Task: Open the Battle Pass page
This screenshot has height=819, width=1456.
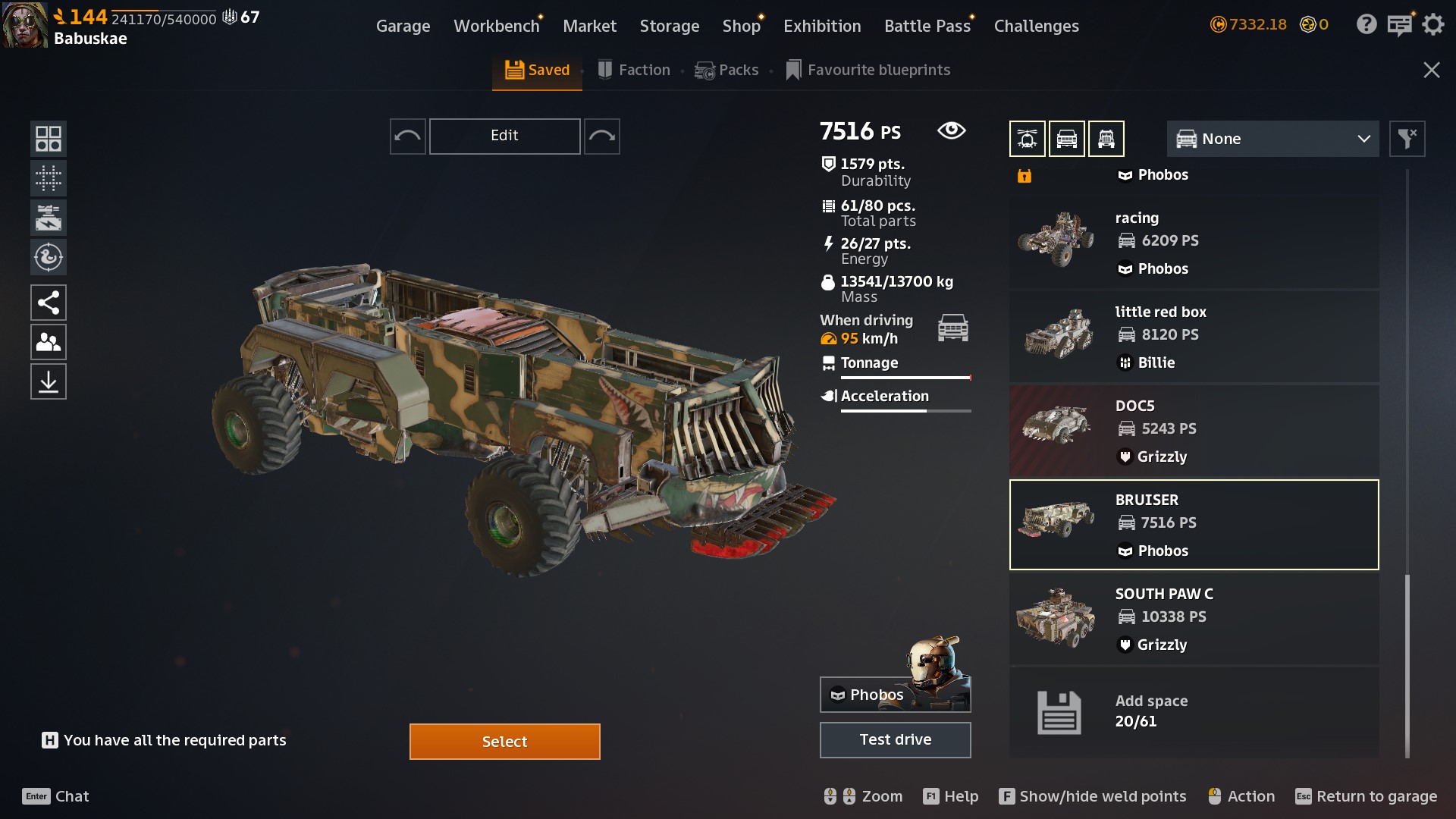Action: click(x=927, y=26)
